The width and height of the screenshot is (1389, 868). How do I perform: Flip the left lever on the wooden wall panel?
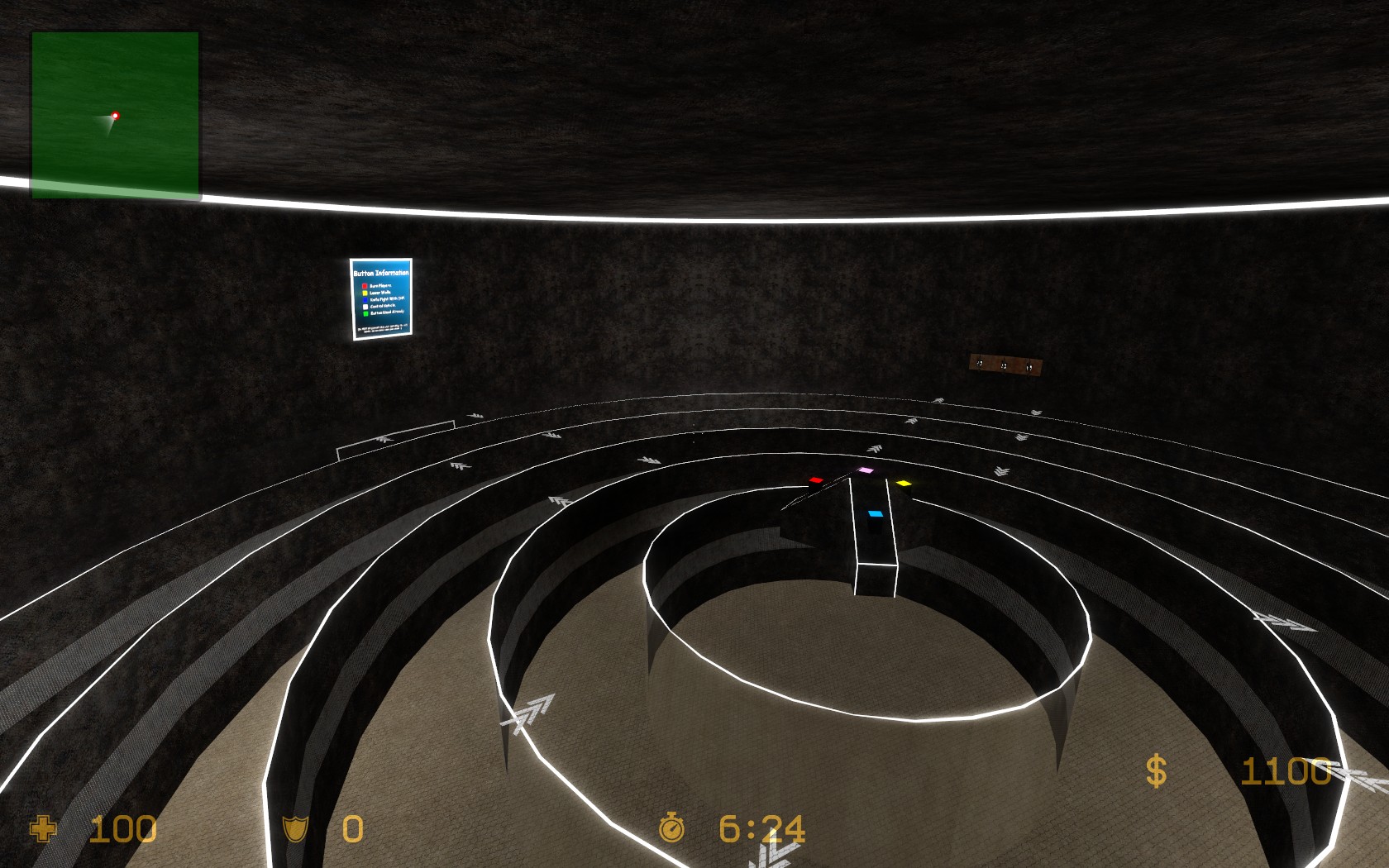980,364
